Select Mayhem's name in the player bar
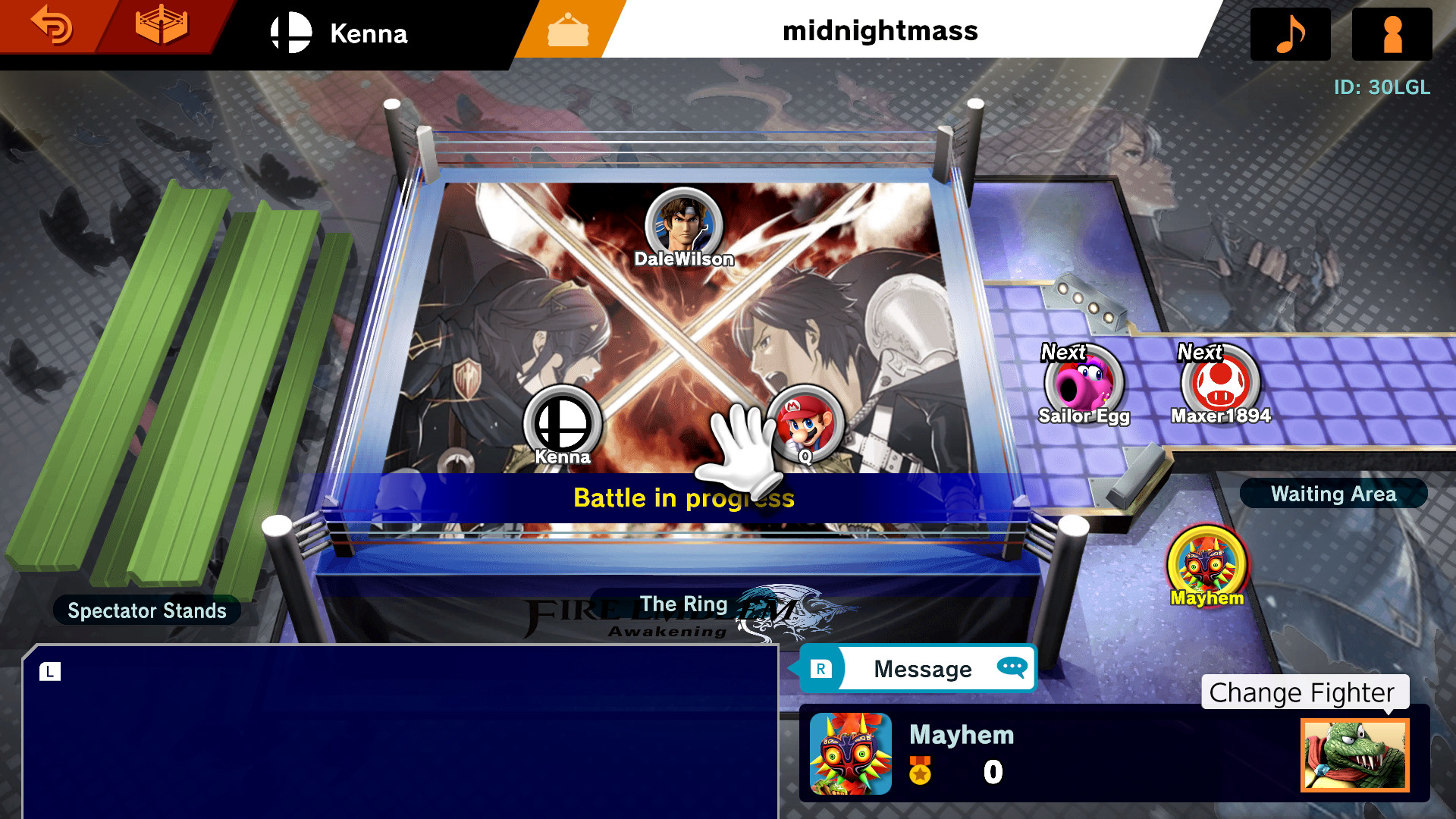The height and width of the screenshot is (819, 1456). click(x=961, y=734)
